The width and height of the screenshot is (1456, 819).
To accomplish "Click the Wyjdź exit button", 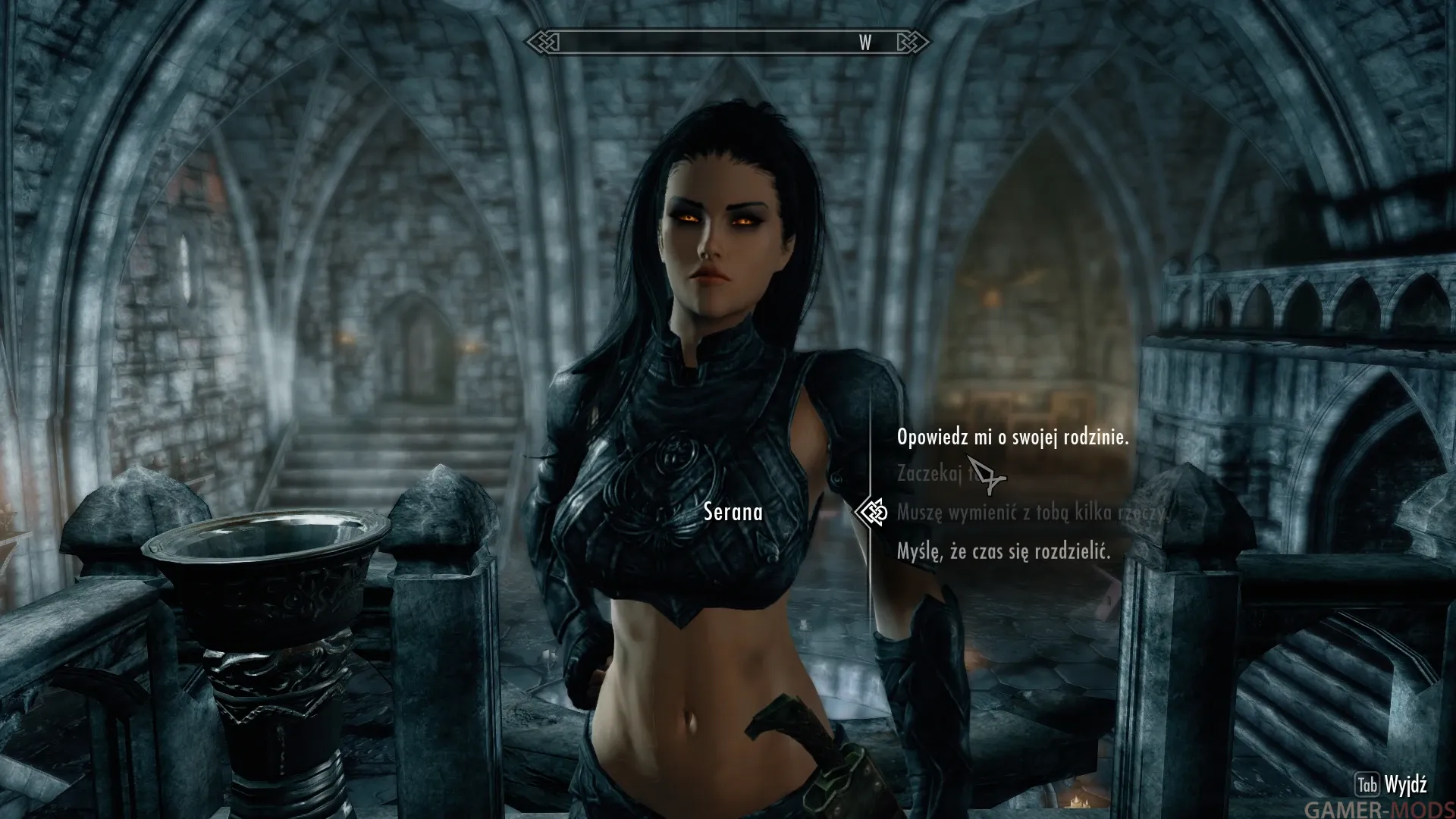I will 1394,784.
